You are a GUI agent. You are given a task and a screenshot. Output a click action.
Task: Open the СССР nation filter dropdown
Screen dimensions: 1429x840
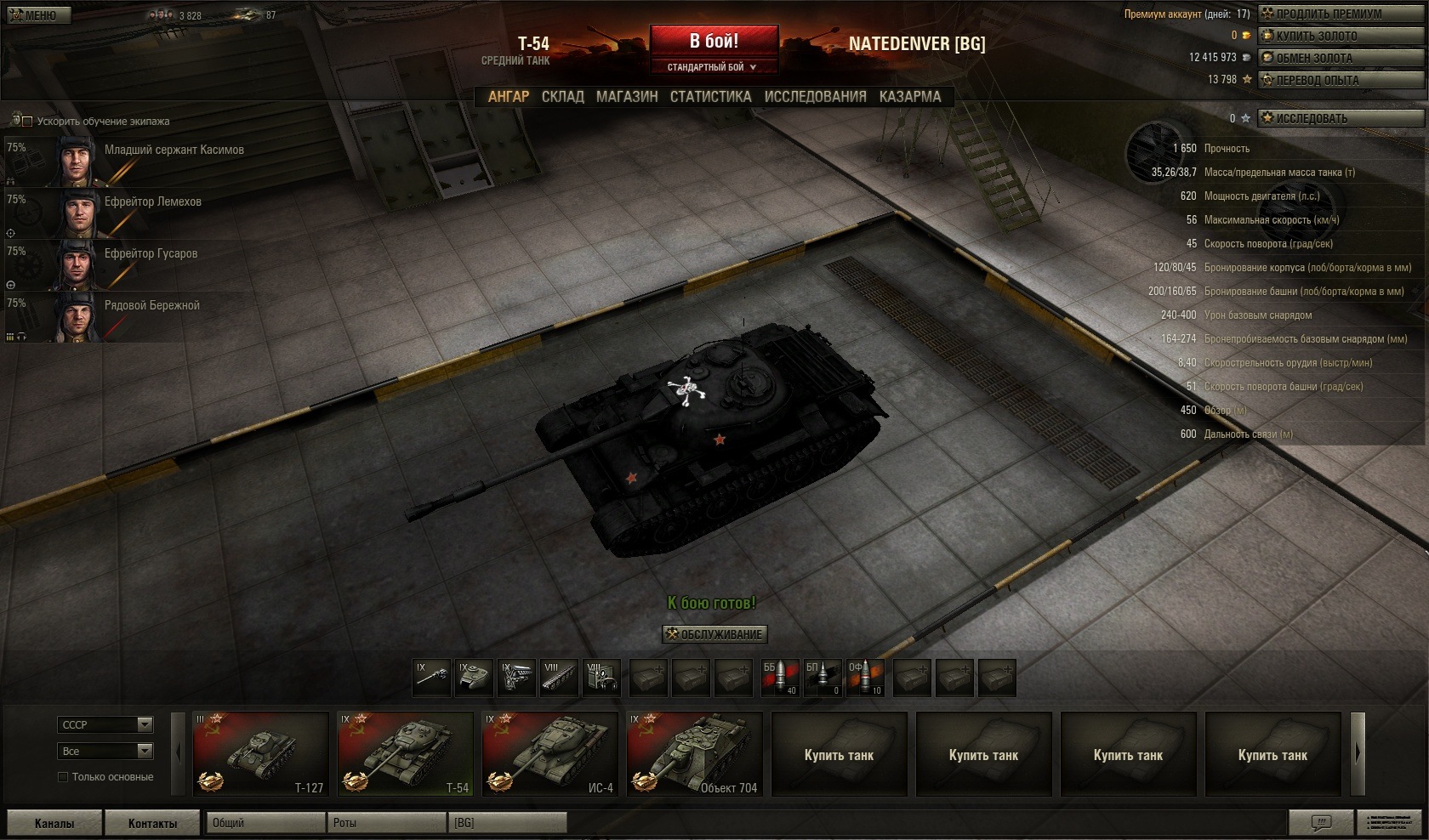point(105,724)
